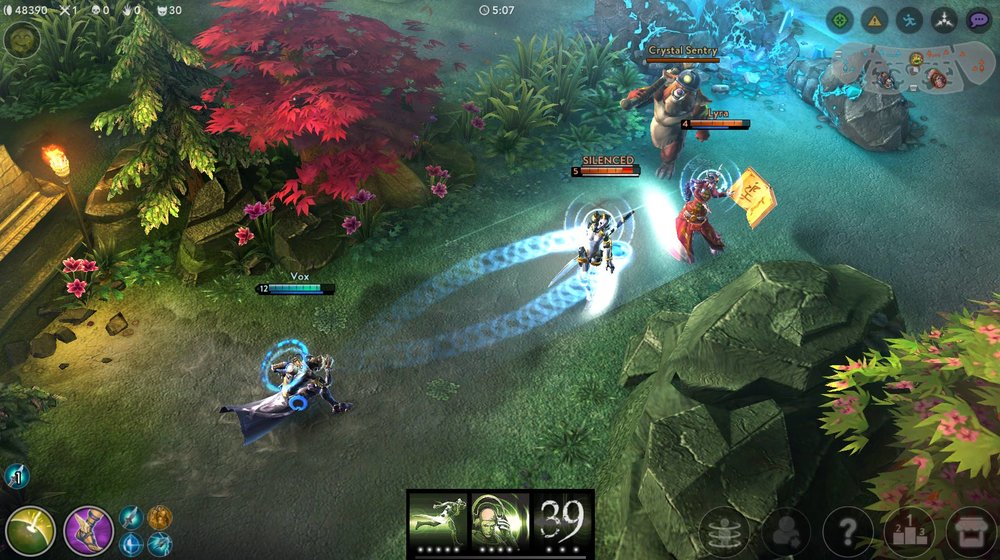Use the green-yellow scout trap item
Screen dimensions: 1000x560
[29, 531]
